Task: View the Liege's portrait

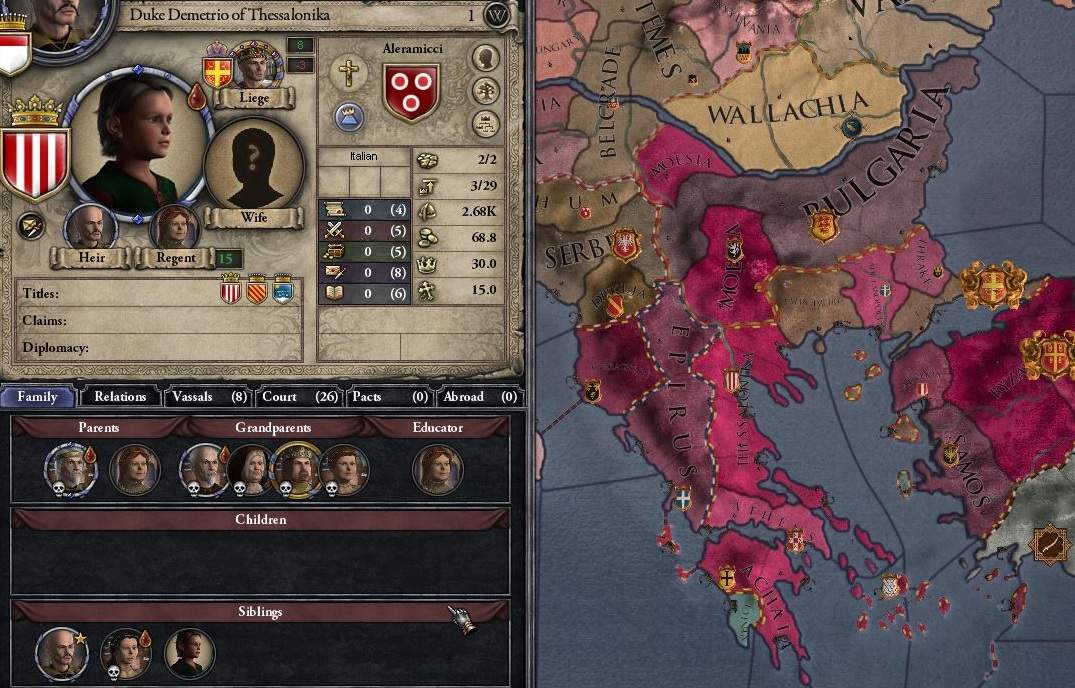Action: [x=255, y=66]
